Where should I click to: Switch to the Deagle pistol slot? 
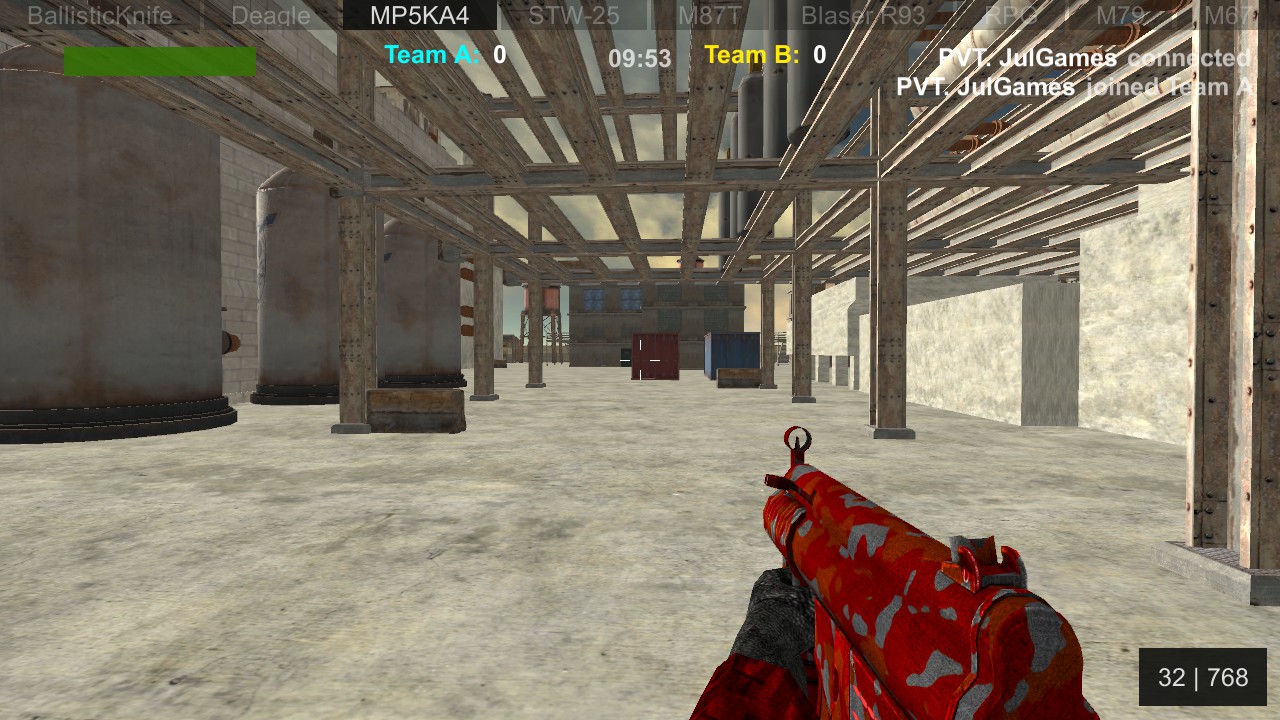pyautogui.click(x=270, y=15)
